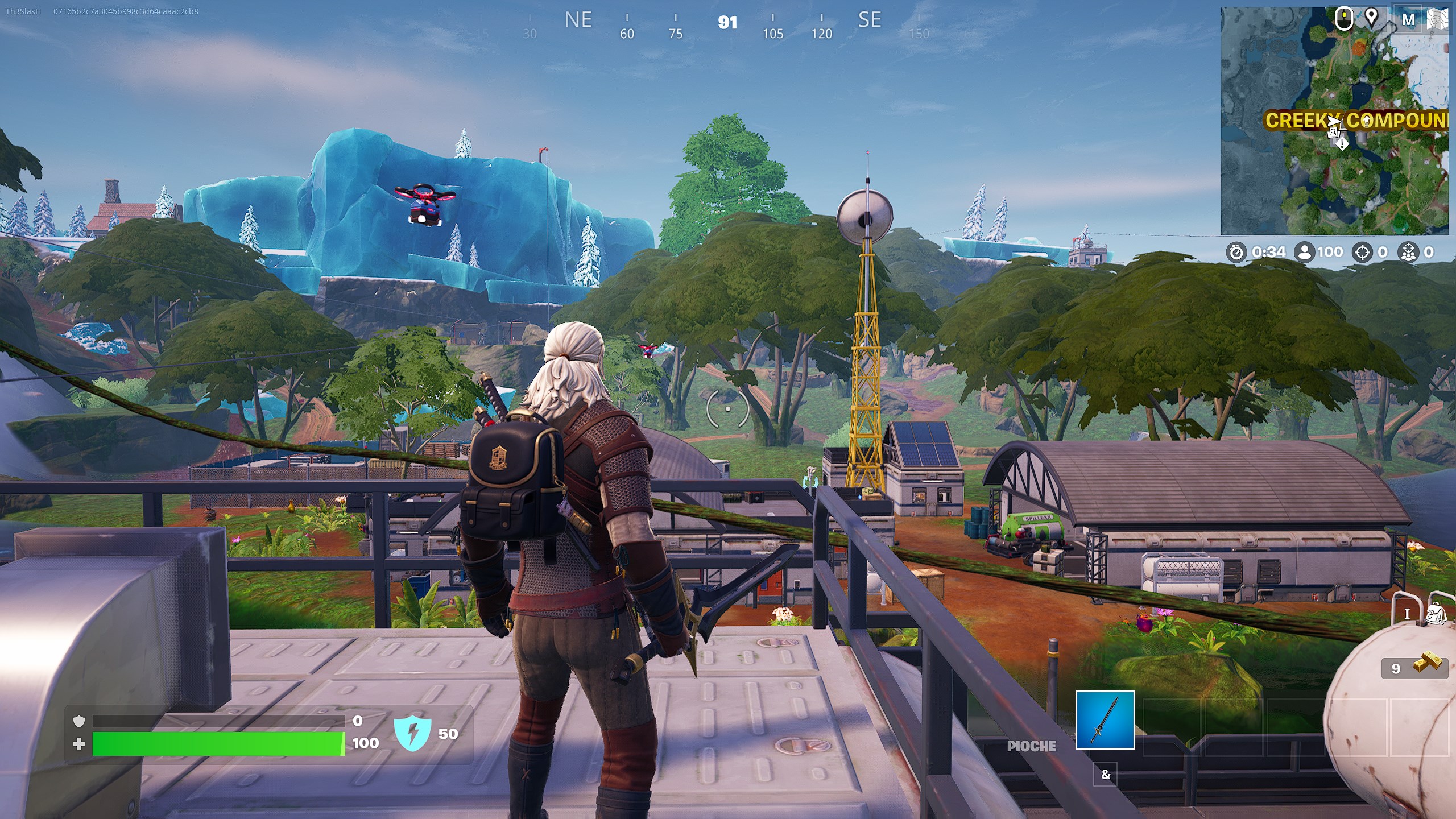
Task: Toggle the map view with the M button
Action: (1409, 18)
